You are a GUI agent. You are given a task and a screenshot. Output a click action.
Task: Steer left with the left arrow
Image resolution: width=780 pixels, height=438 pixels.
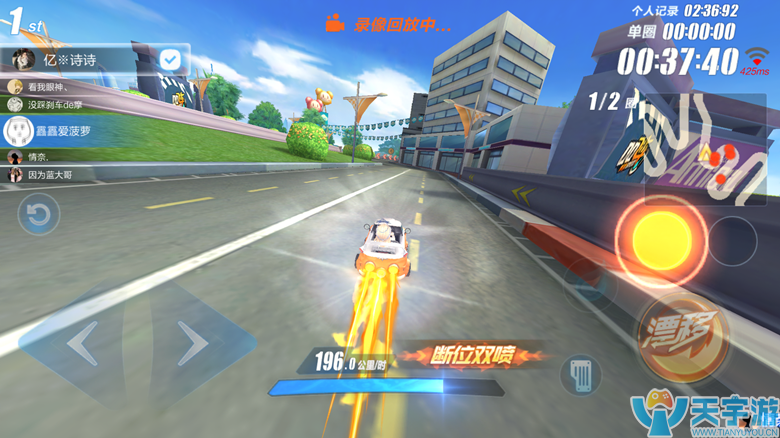pyautogui.click(x=83, y=345)
